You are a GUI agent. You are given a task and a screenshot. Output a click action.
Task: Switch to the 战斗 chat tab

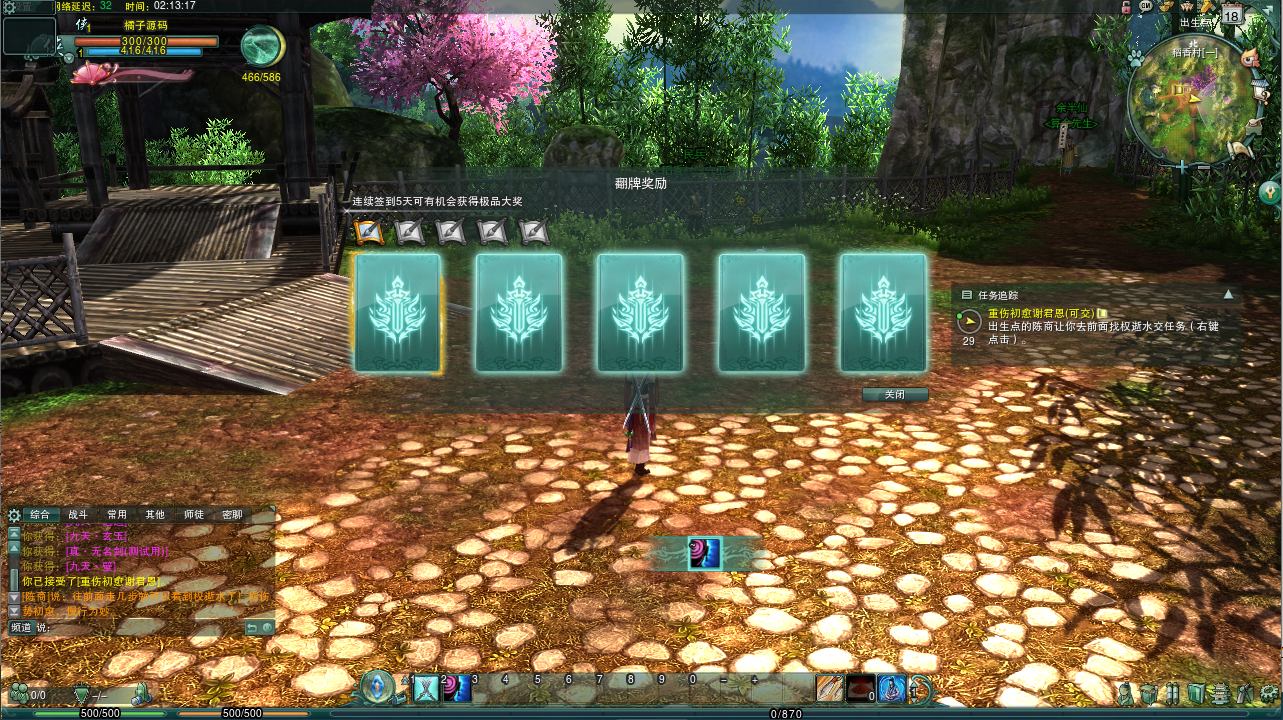(78, 515)
